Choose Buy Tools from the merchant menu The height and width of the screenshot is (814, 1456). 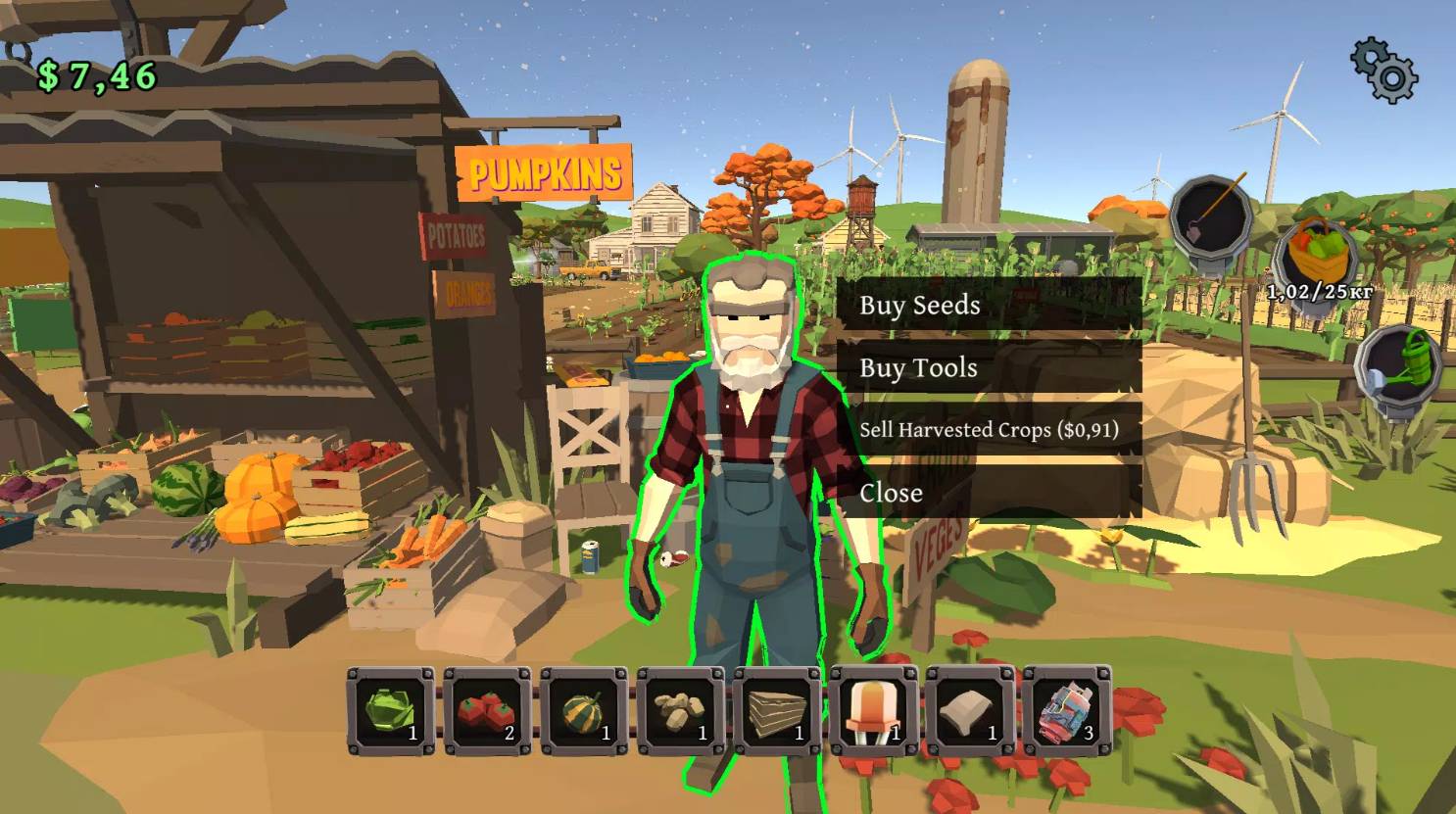(988, 367)
